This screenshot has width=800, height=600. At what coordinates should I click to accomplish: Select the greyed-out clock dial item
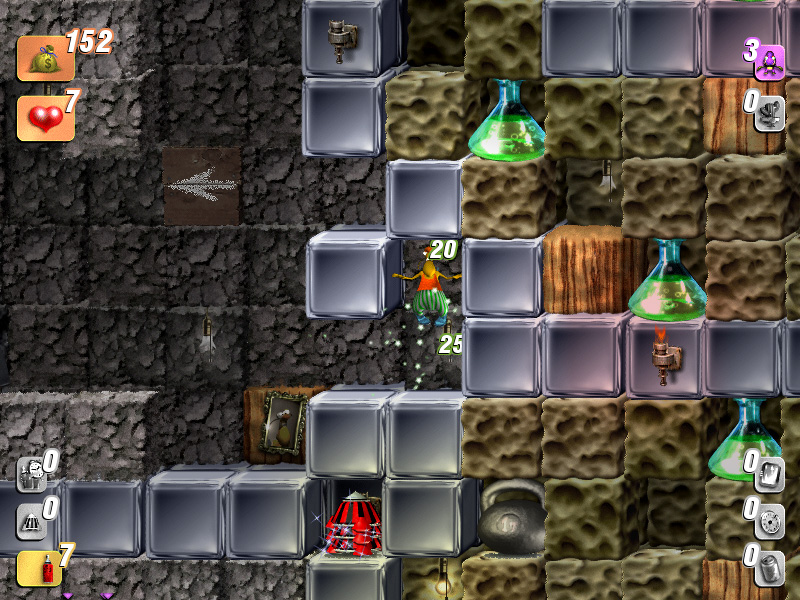click(768, 520)
